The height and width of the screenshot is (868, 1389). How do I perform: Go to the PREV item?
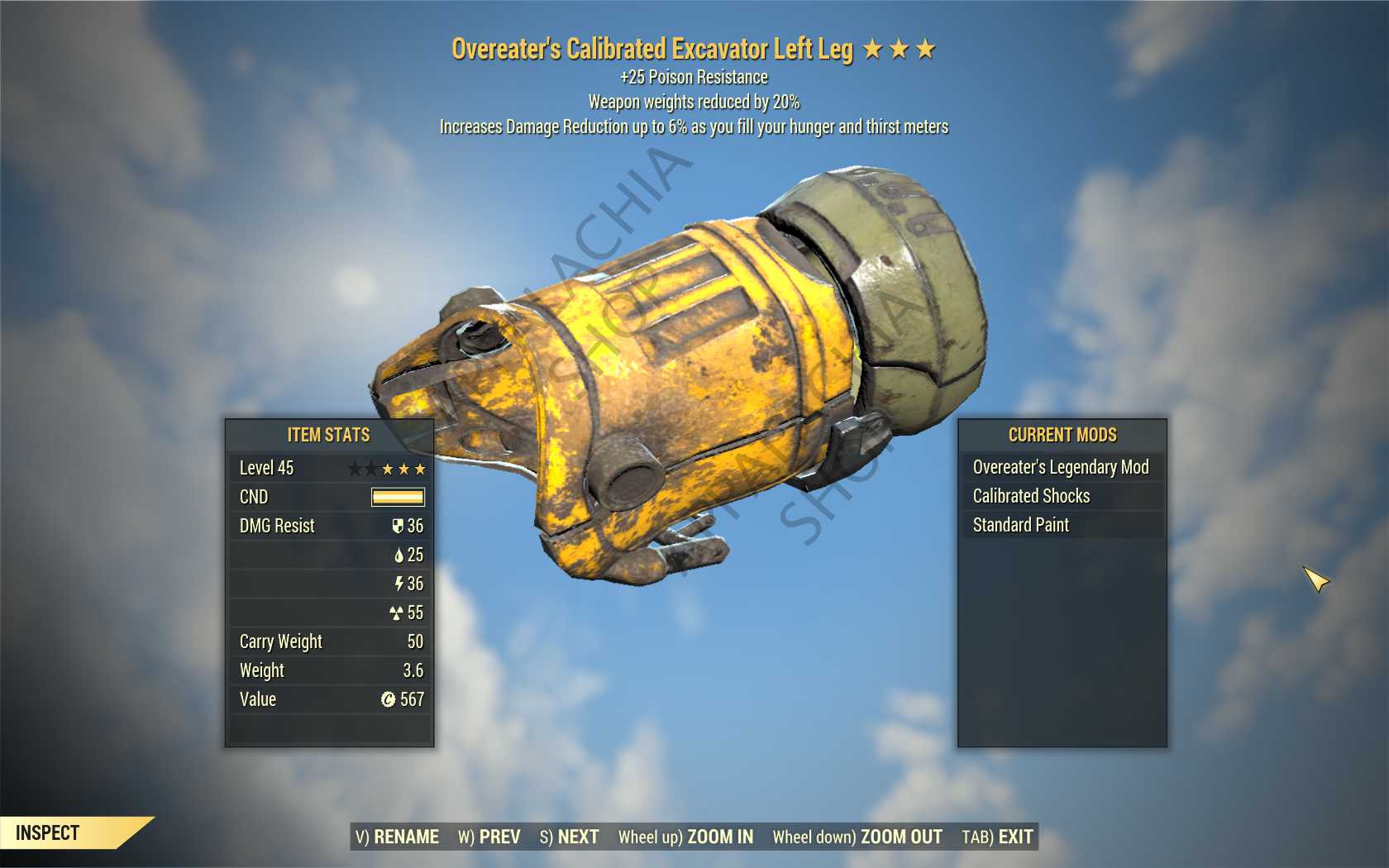(489, 837)
